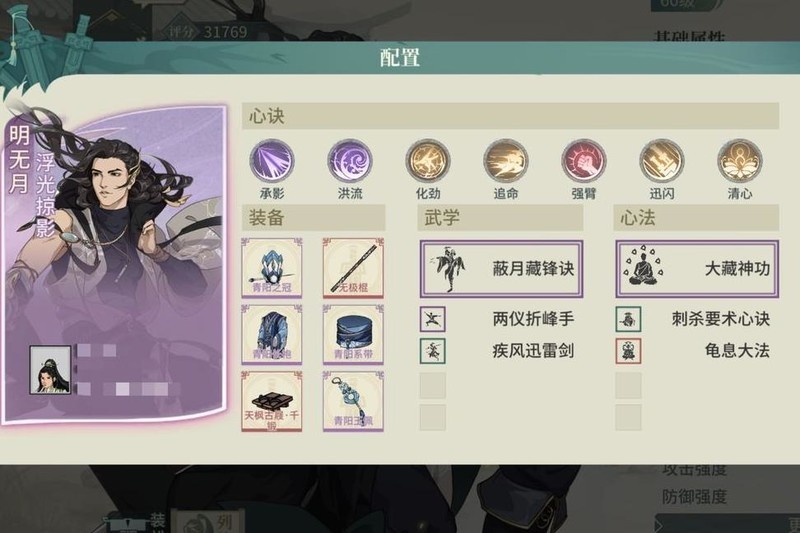The height and width of the screenshot is (533, 800).
Task: Select the 无极棍 staff weapon slot
Action: (353, 268)
